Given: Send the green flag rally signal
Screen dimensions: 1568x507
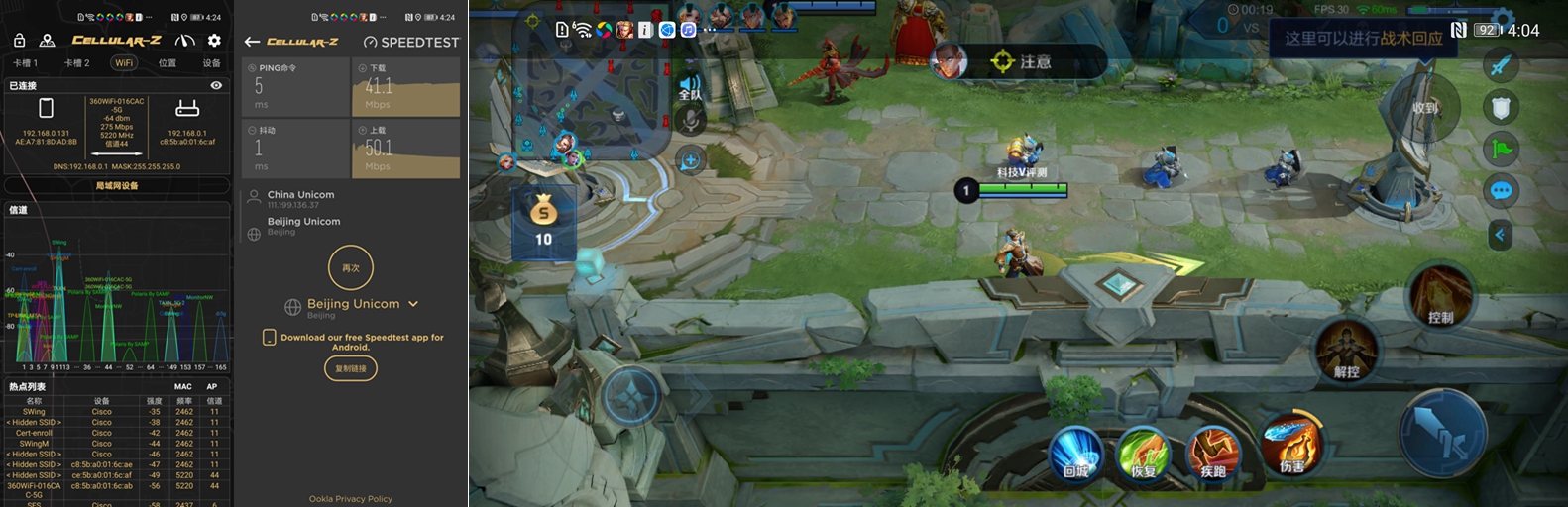Looking at the screenshot, I should pyautogui.click(x=1501, y=149).
